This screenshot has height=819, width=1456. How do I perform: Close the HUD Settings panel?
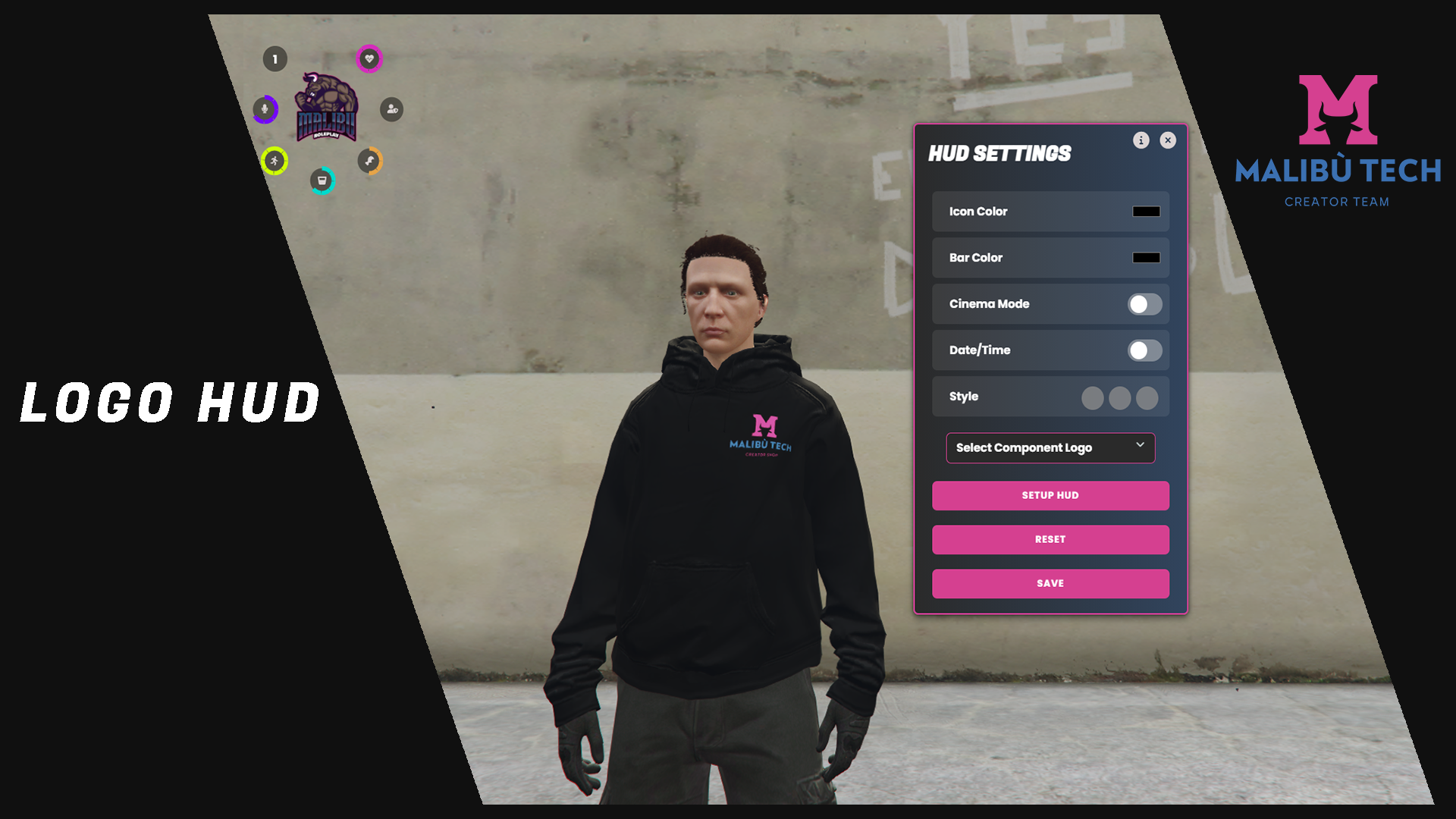coord(1168,140)
